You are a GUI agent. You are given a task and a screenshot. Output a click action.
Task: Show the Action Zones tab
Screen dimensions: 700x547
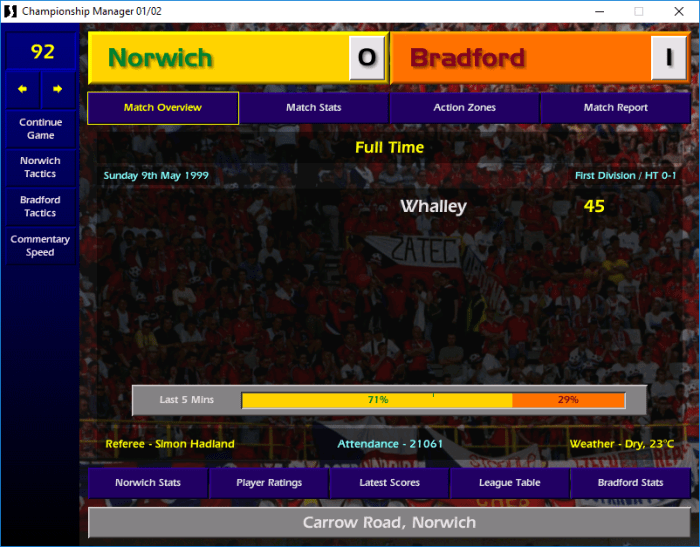[464, 108]
